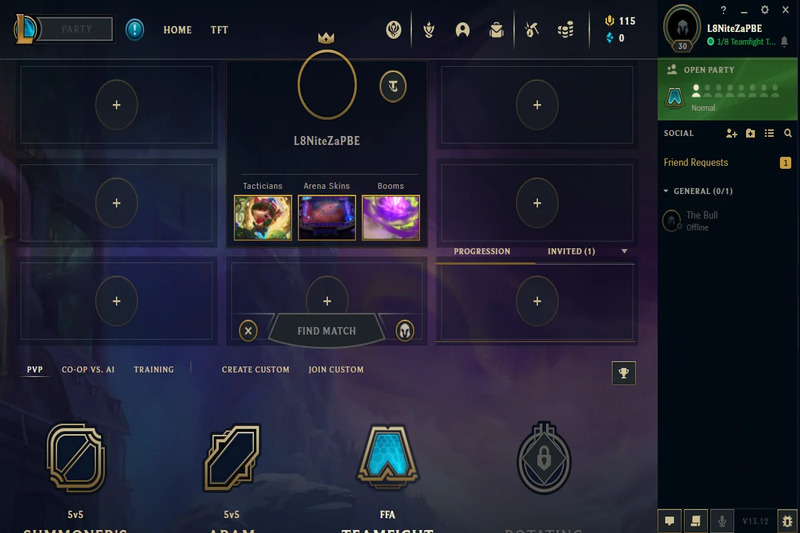This screenshot has height=533, width=800.
Task: Select the Tacticians thumbnail
Action: tap(263, 217)
